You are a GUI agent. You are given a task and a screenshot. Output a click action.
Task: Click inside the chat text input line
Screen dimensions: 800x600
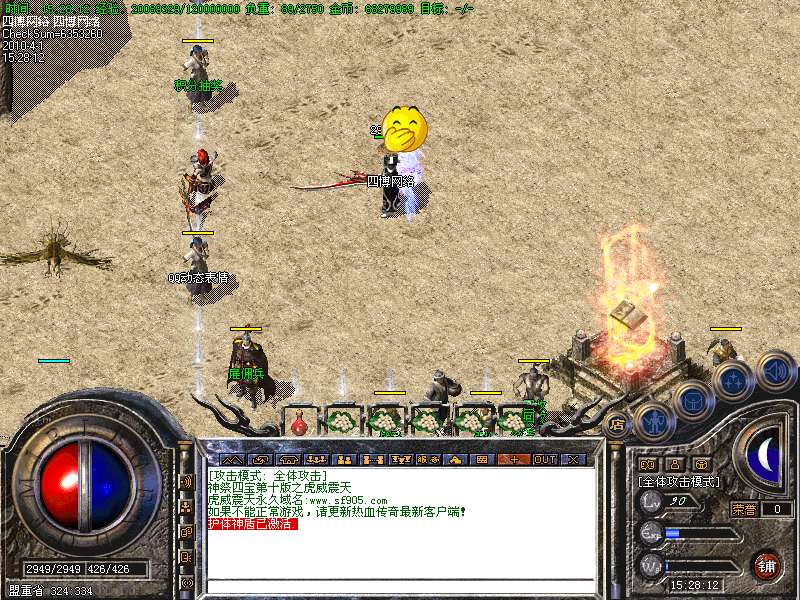pyautogui.click(x=400, y=586)
